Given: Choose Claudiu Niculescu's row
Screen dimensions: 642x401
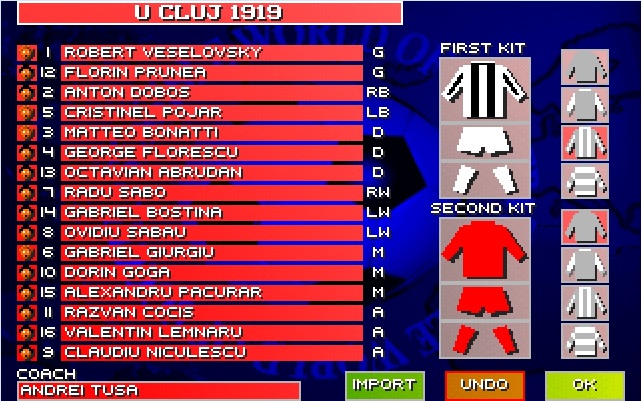Looking at the screenshot, I should click(x=211, y=352).
